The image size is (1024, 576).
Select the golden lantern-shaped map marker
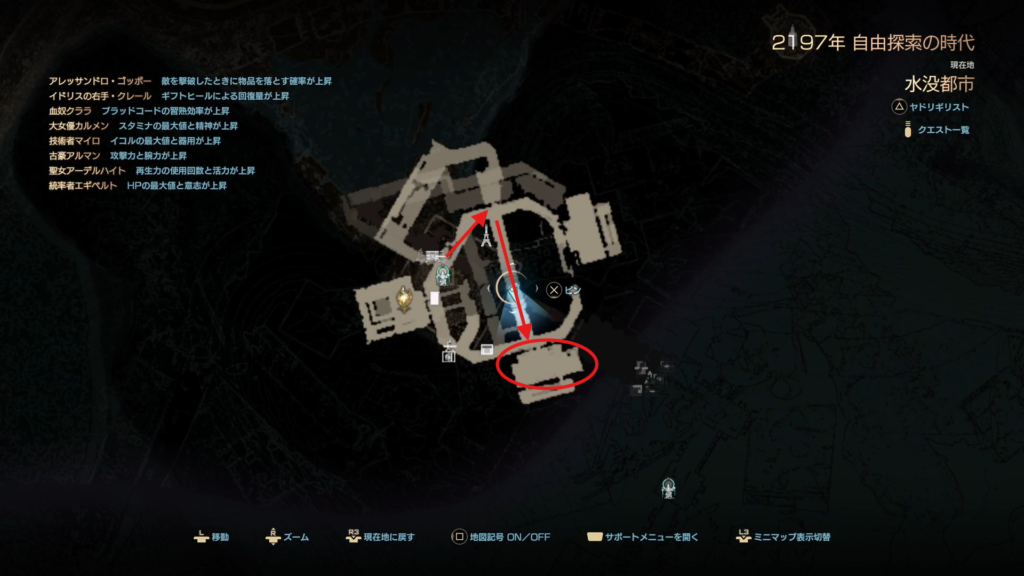pos(405,297)
